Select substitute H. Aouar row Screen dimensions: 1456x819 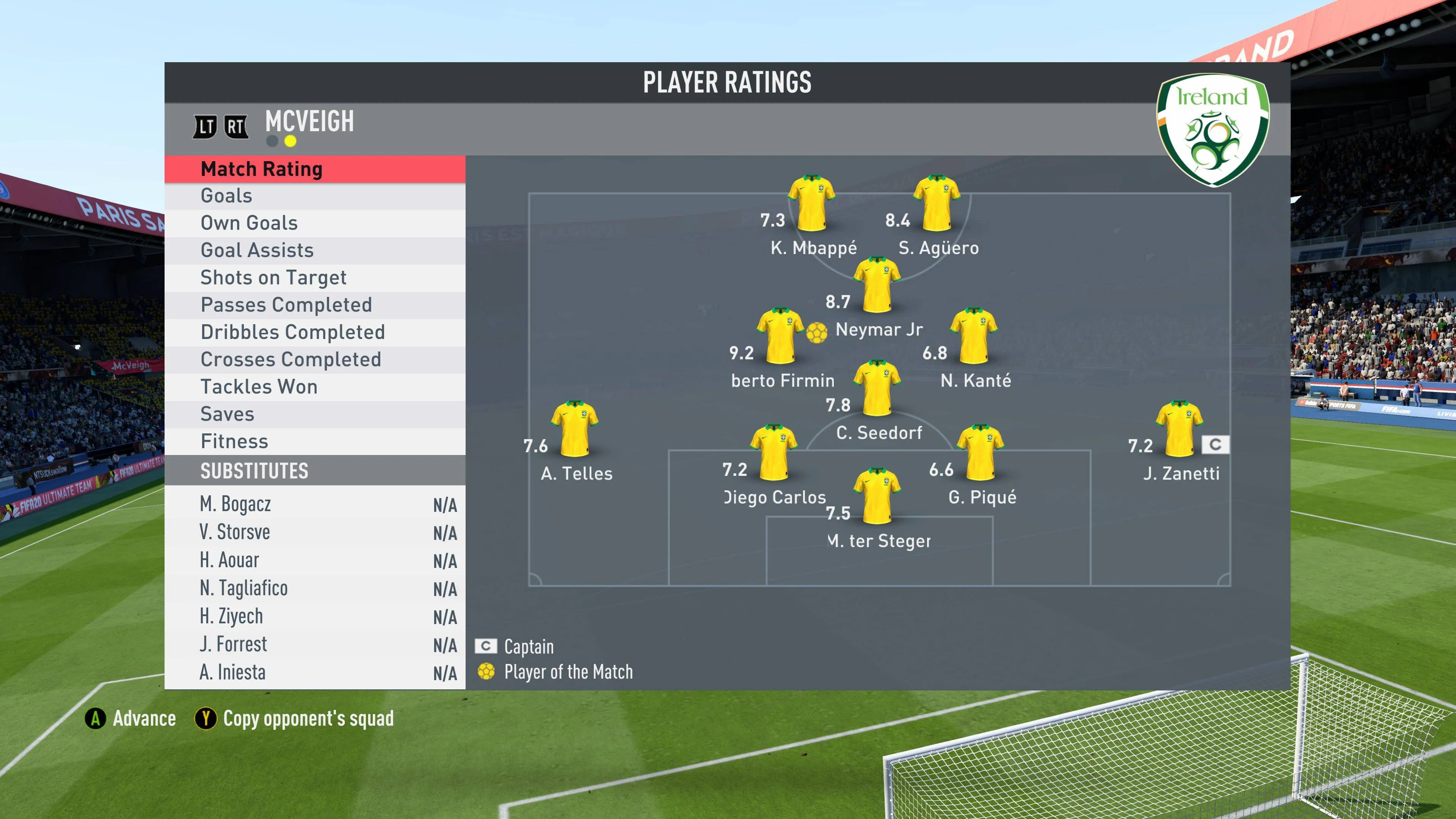[x=315, y=560]
